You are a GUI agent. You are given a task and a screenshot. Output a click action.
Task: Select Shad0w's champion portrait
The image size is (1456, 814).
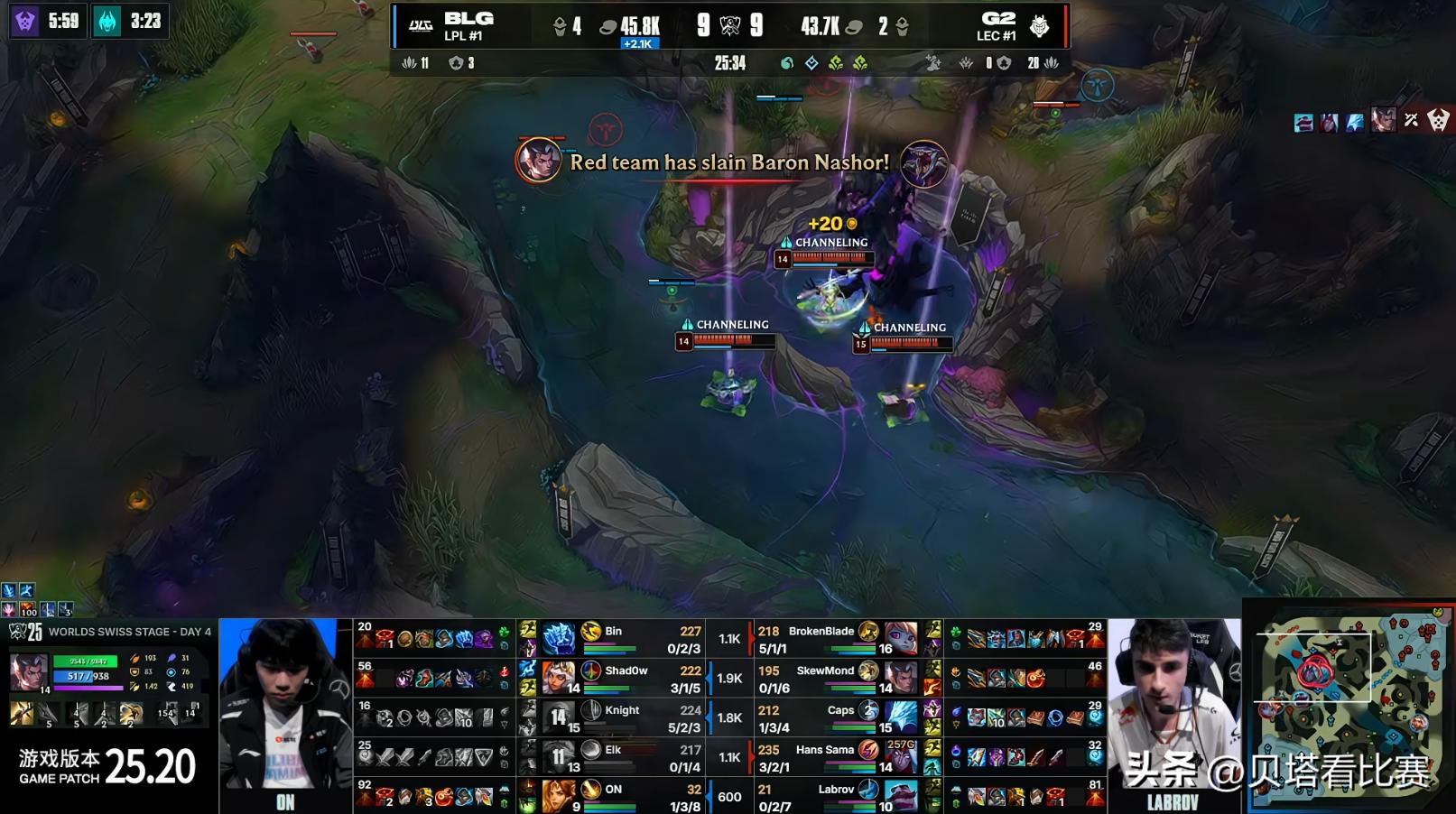(559, 678)
